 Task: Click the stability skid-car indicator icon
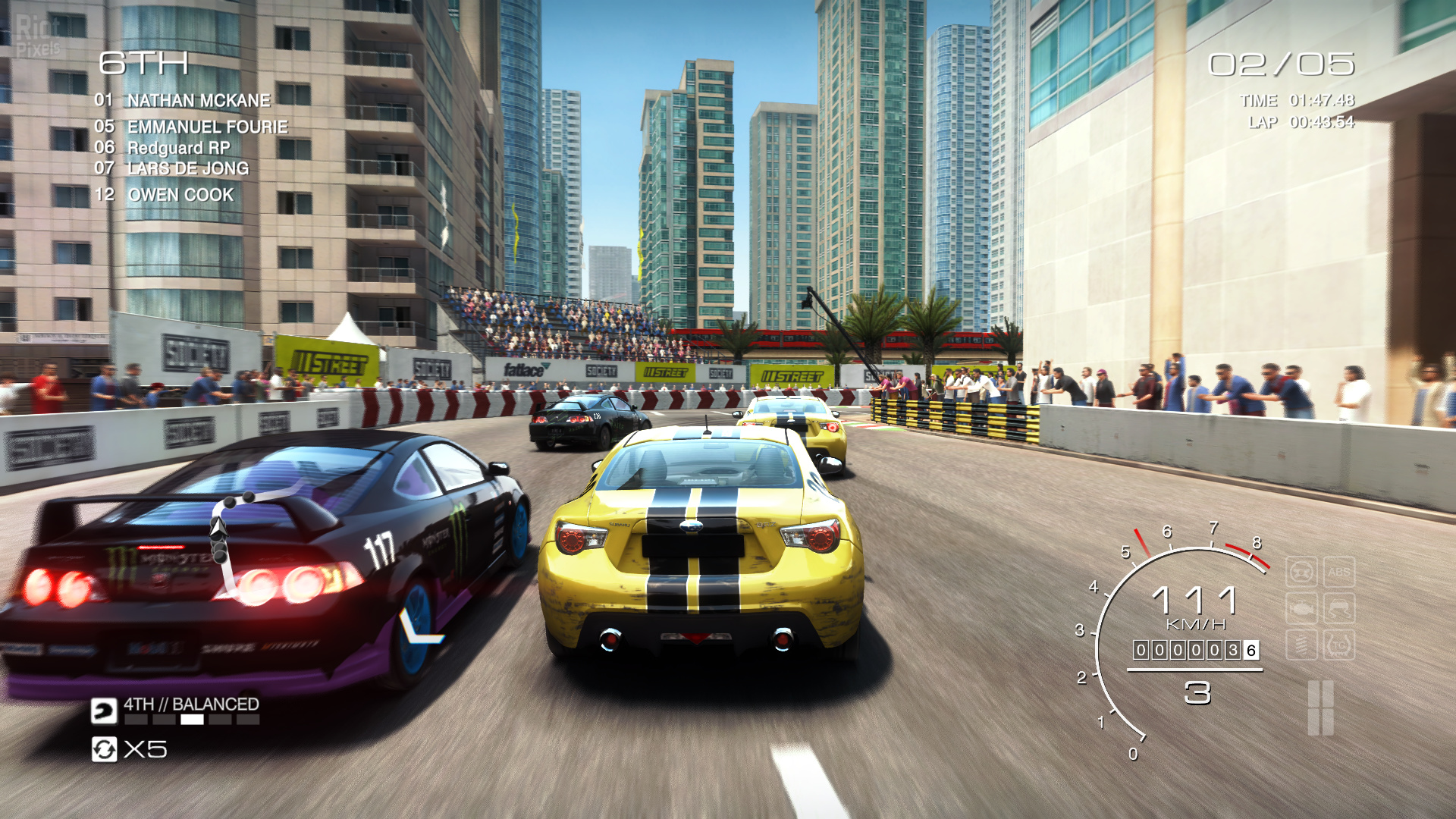(x=1338, y=609)
